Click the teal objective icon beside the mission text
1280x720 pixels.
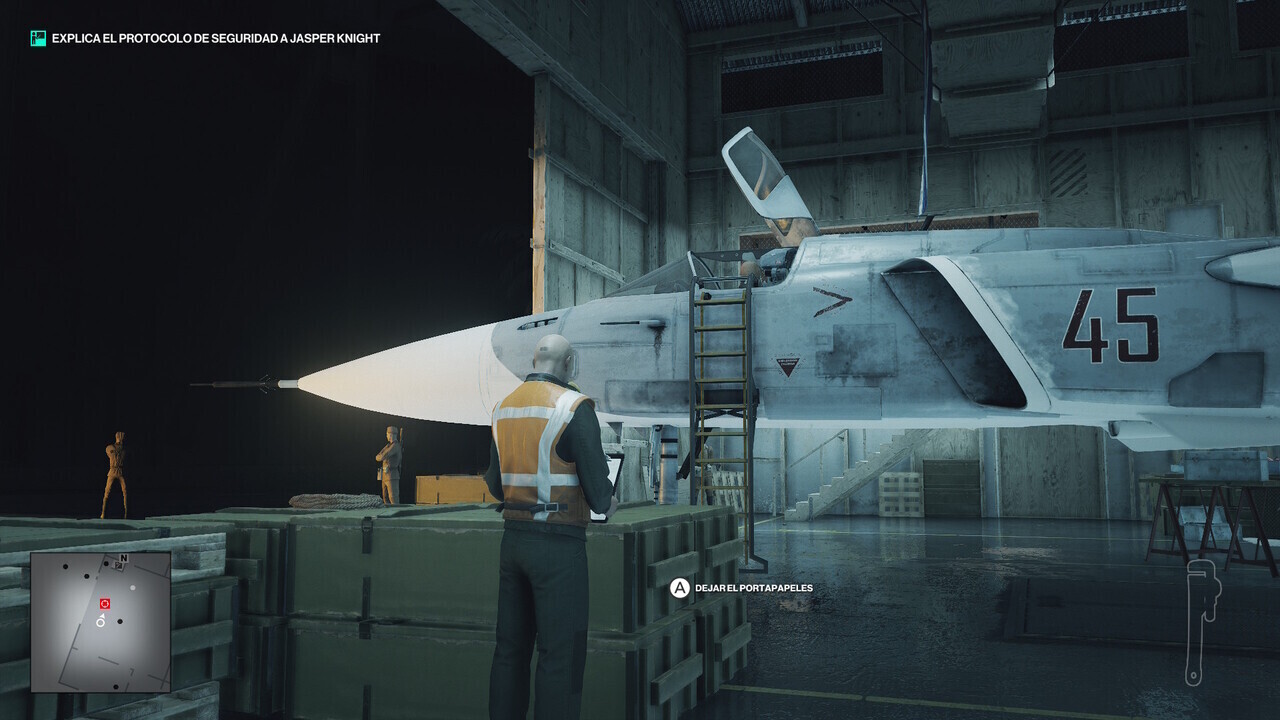click(38, 38)
